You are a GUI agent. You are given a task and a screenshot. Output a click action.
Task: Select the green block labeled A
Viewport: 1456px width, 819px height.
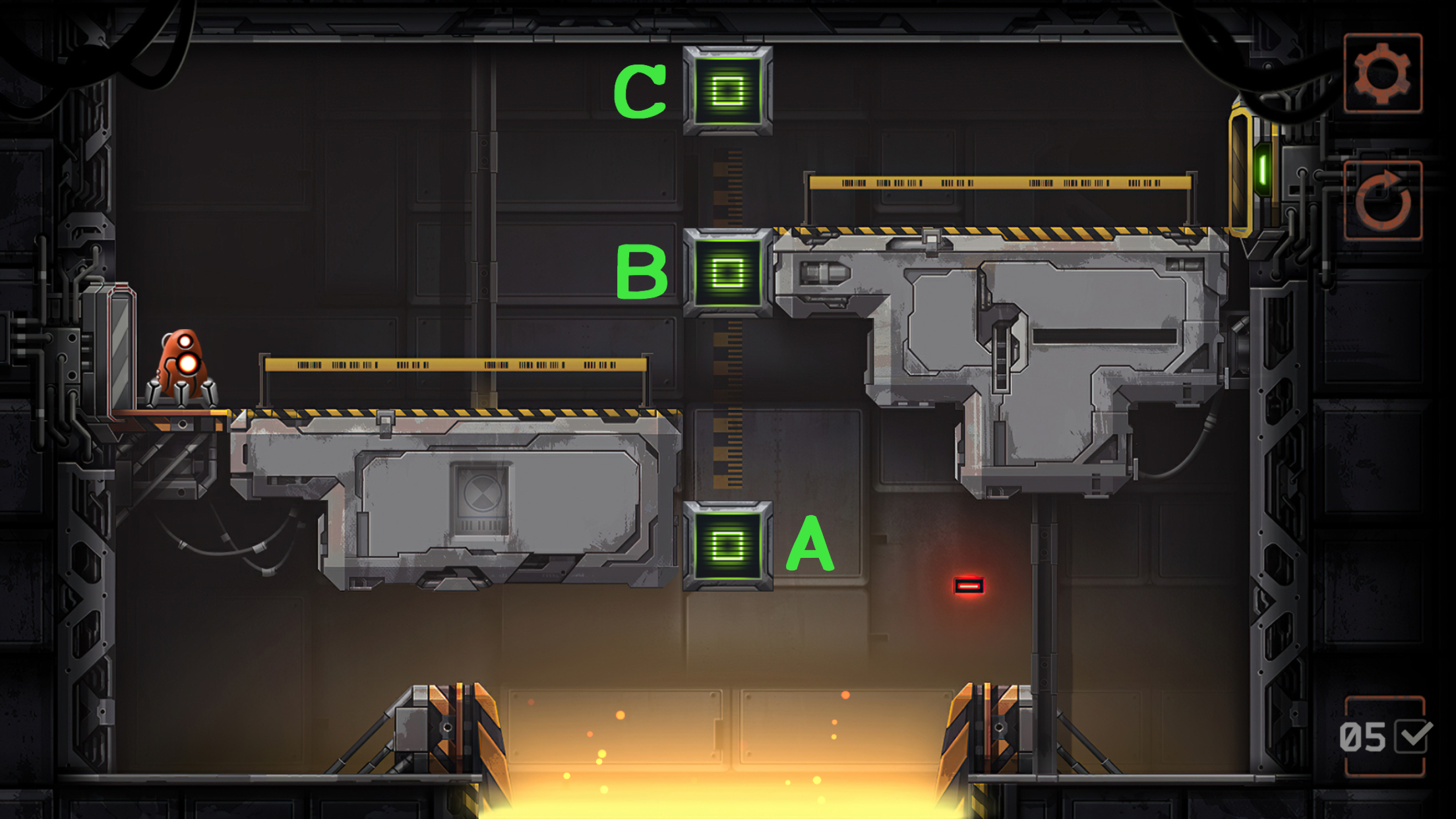point(727,546)
